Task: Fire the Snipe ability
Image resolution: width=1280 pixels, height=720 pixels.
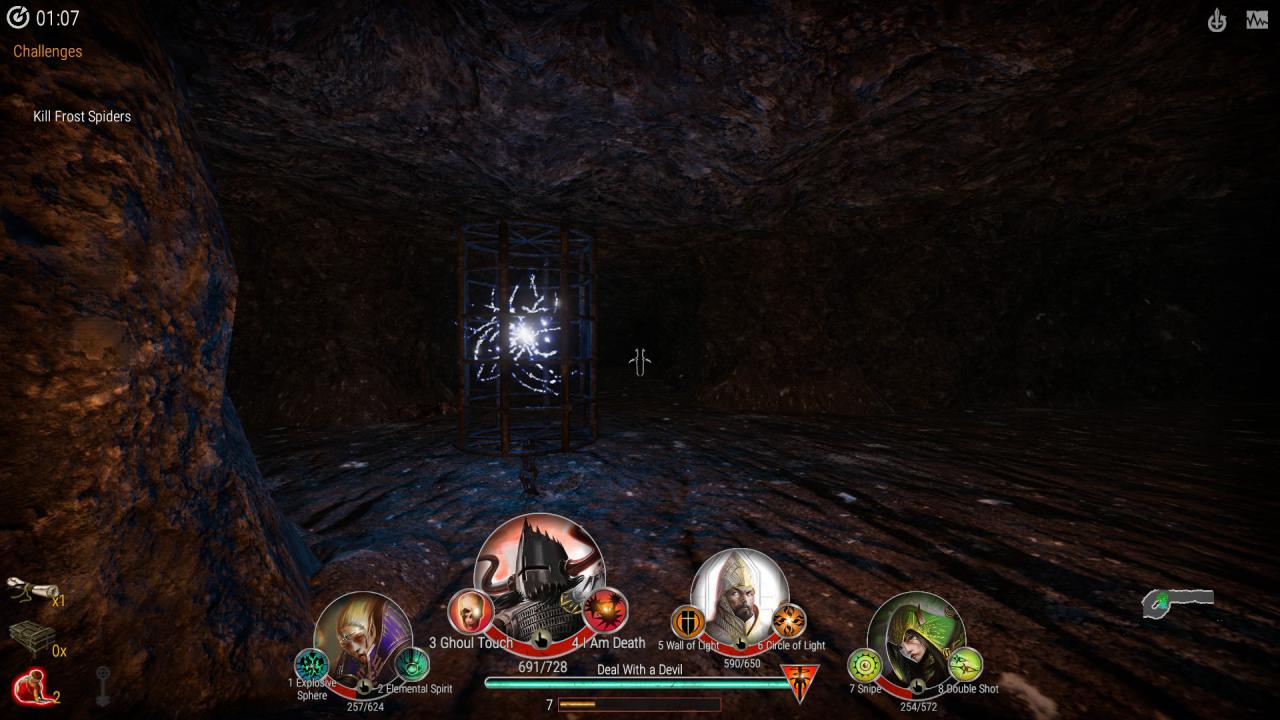Action: 865,665
